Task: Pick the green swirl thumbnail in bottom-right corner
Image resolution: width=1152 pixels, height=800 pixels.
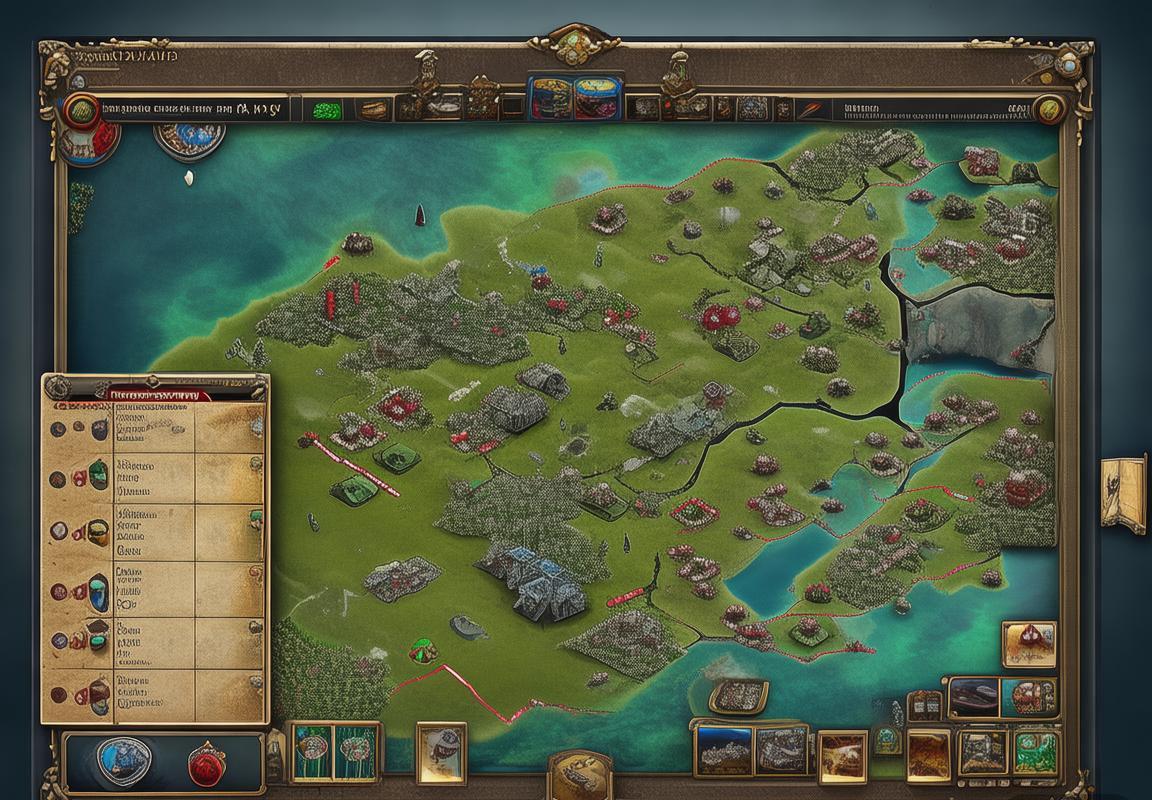Action: pyautogui.click(x=1037, y=752)
